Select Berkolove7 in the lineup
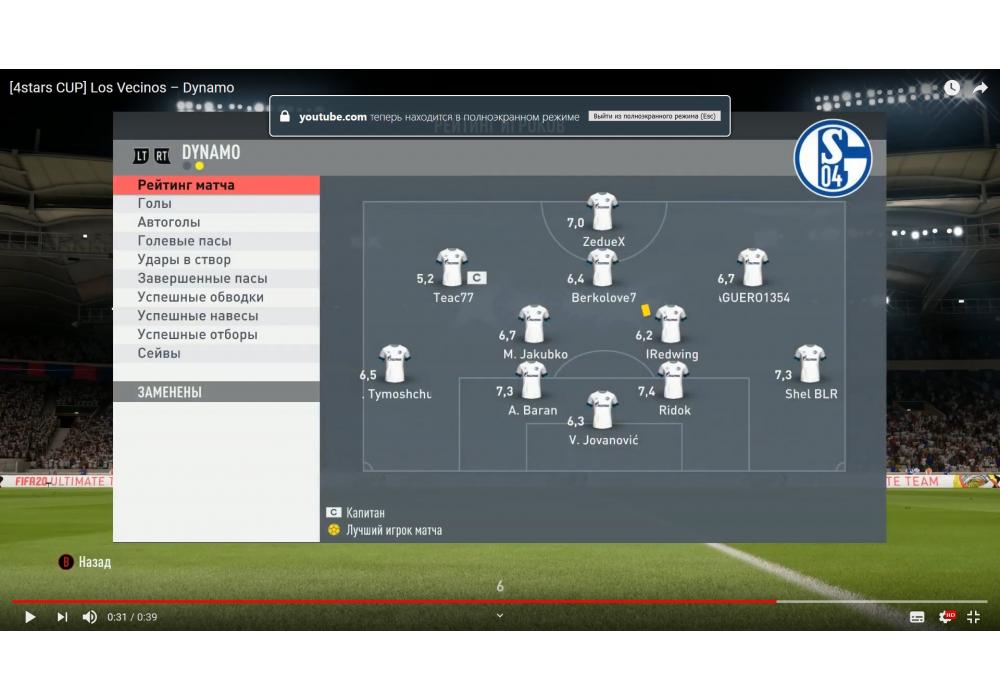The image size is (1000, 700). pyautogui.click(x=603, y=268)
